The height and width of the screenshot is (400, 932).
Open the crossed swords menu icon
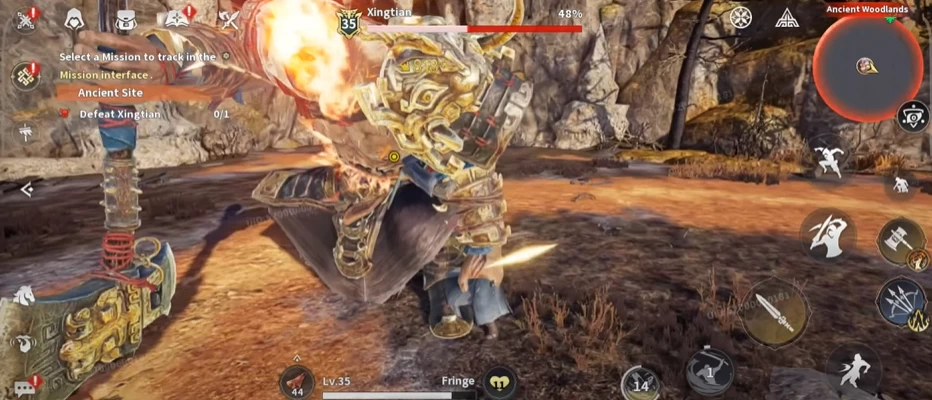point(25,19)
